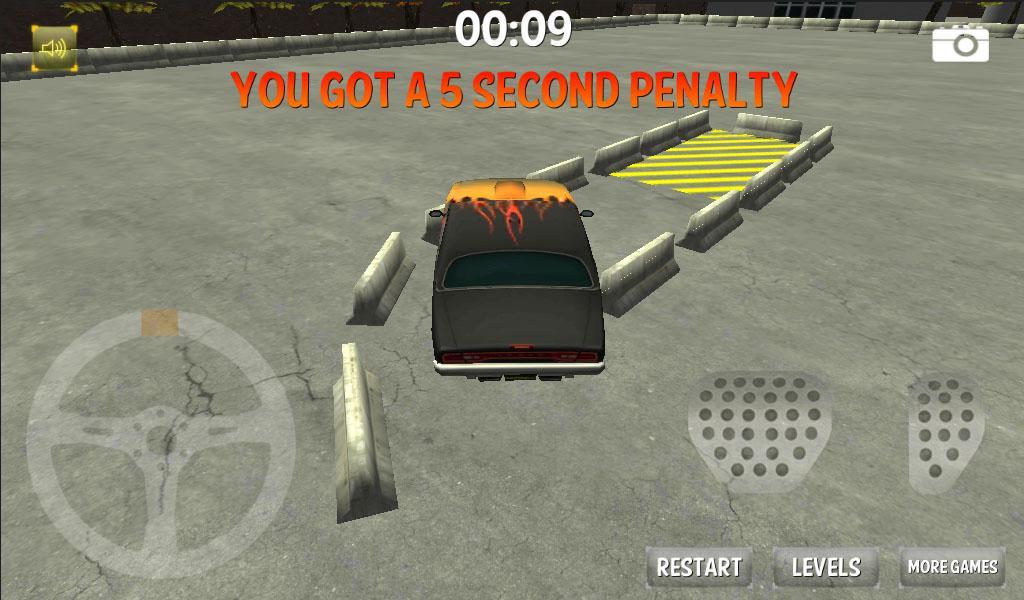Open the MORE GAMES link
This screenshot has width=1024, height=600.
(952, 567)
